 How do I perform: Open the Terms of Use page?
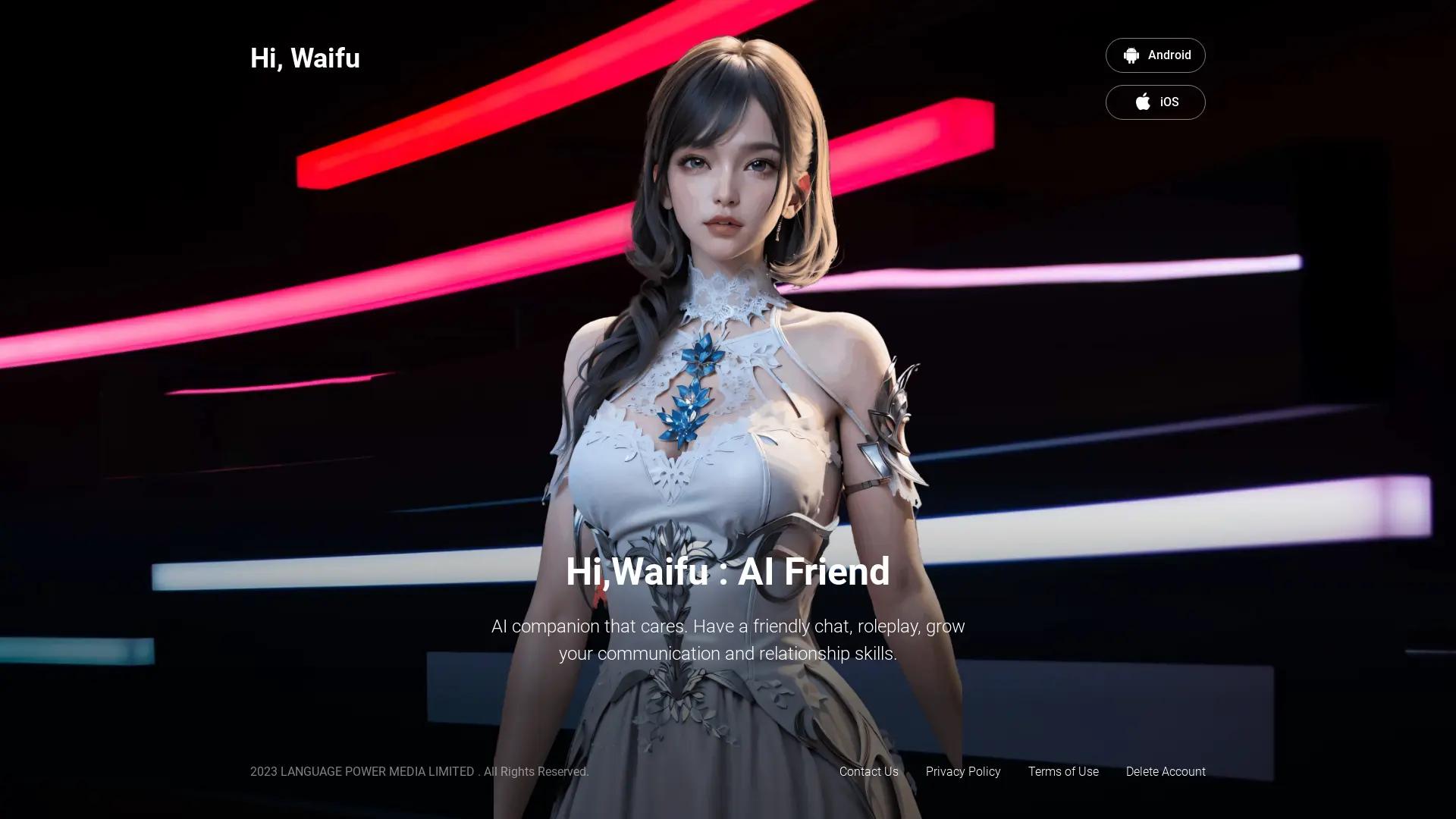pyautogui.click(x=1063, y=771)
